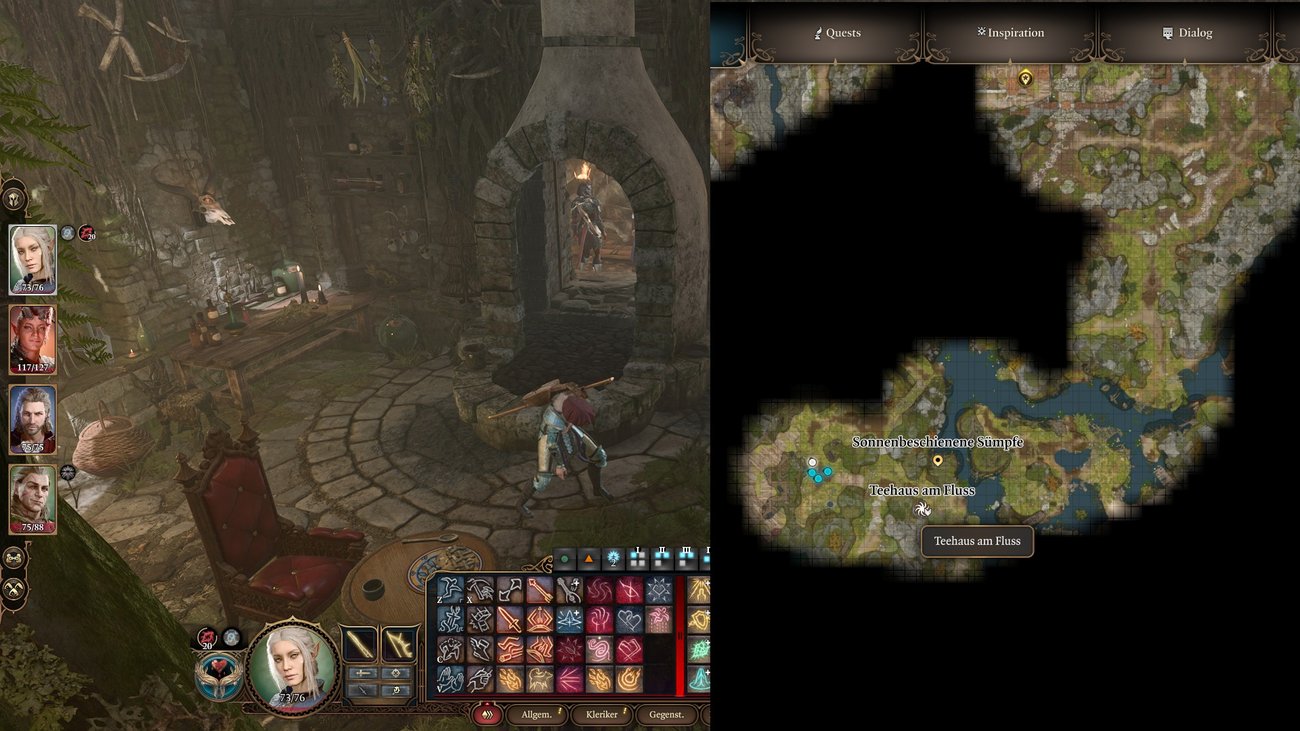Select the white-haired elf party portrait
Image resolution: width=1300 pixels, height=731 pixels.
coord(33,259)
